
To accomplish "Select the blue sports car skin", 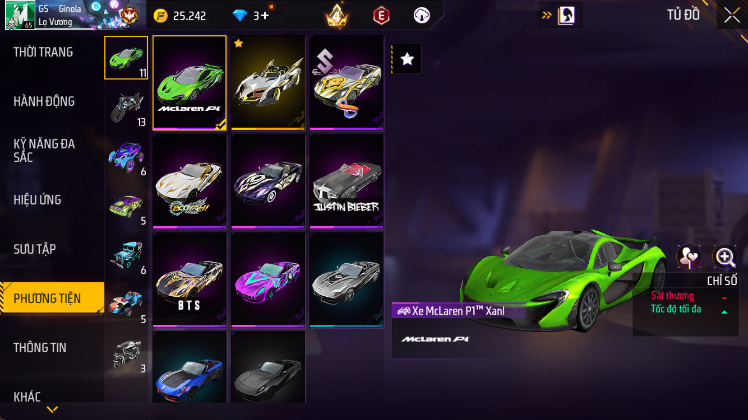I will [189, 369].
